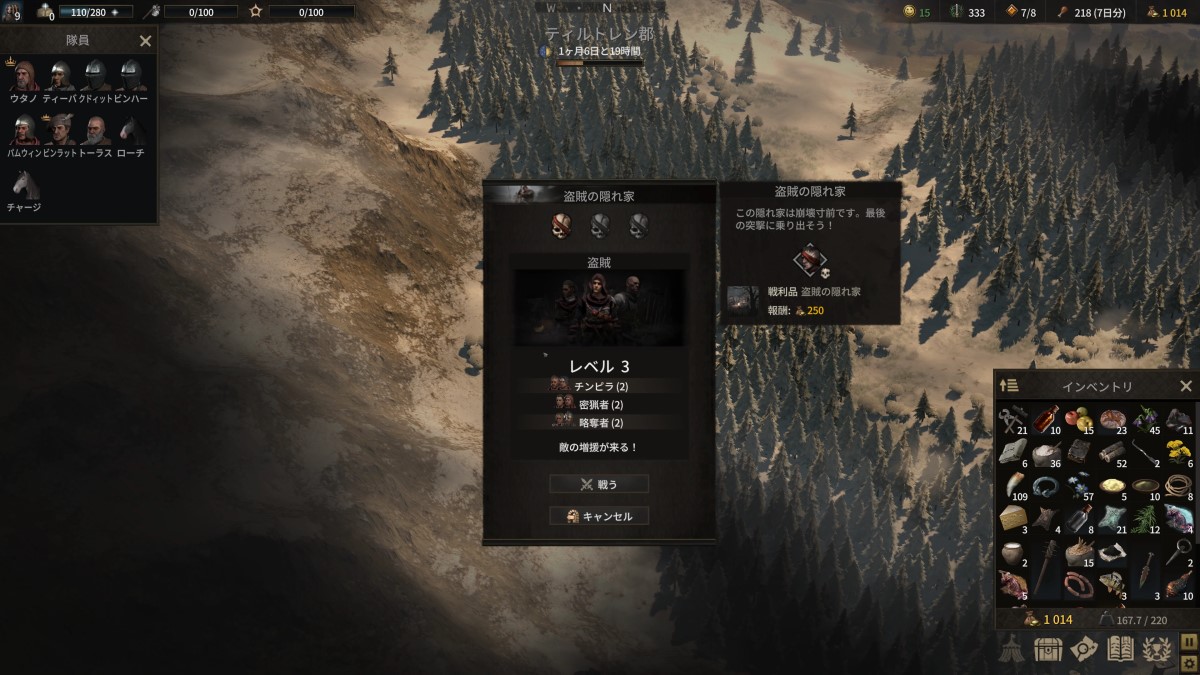Start the battle with 戦う
This screenshot has height=675, width=1200.
599,484
